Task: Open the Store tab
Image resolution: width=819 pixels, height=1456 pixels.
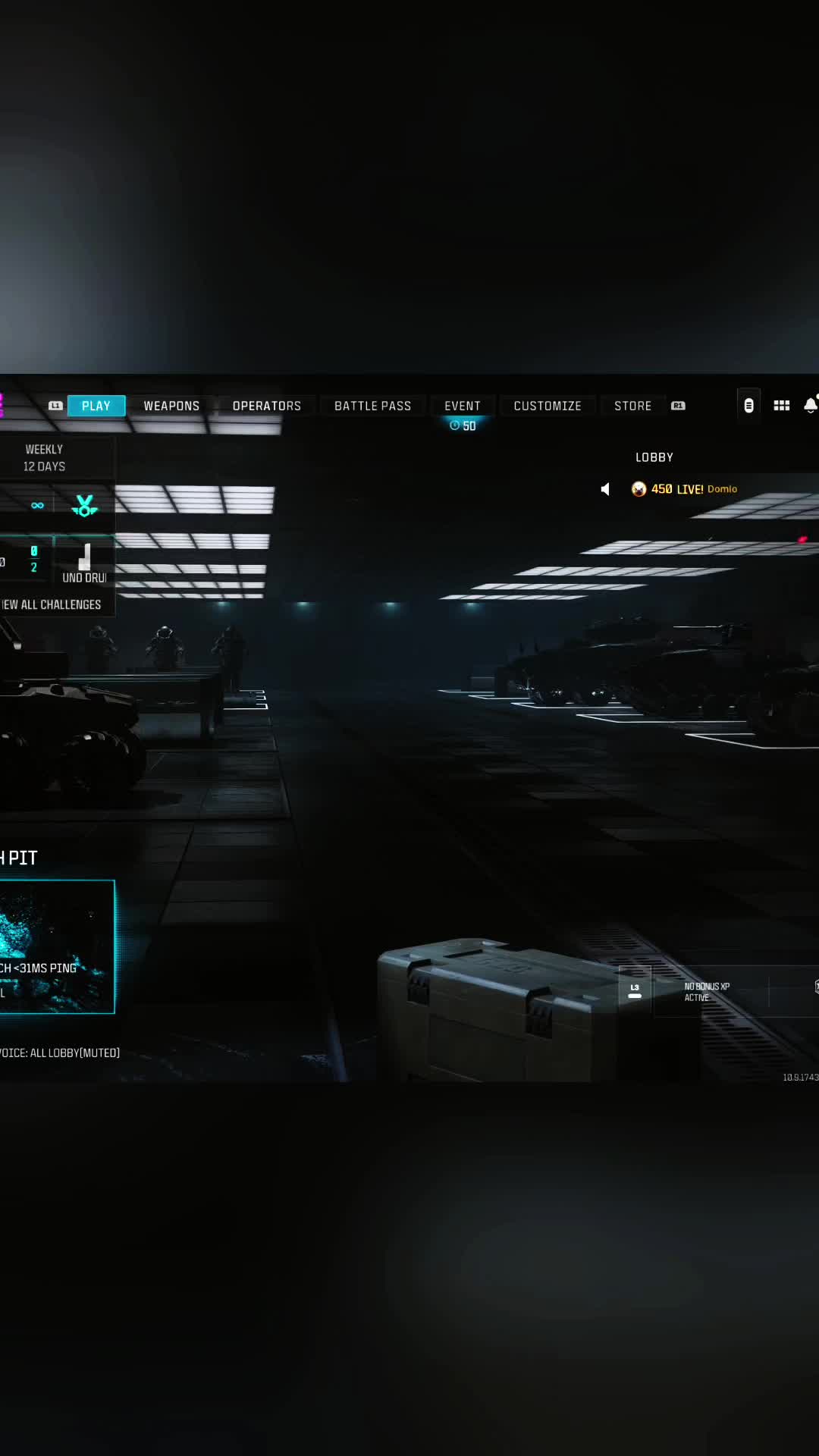Action: pos(632,406)
